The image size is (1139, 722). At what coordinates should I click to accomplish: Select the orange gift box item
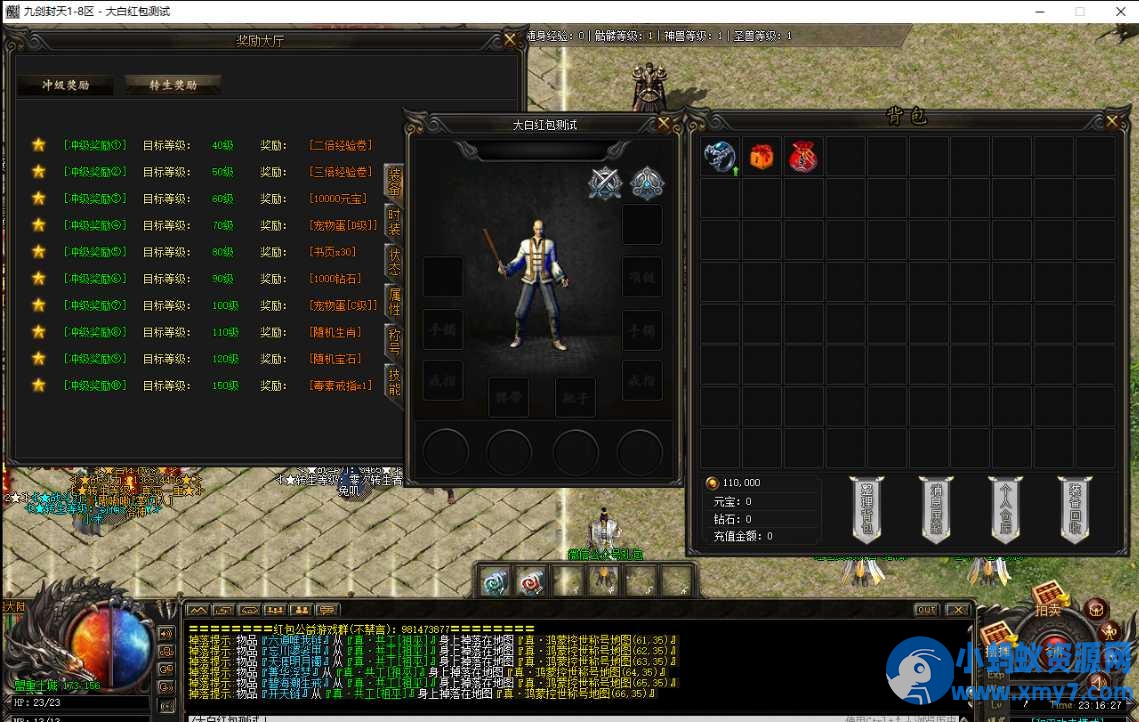(x=762, y=157)
